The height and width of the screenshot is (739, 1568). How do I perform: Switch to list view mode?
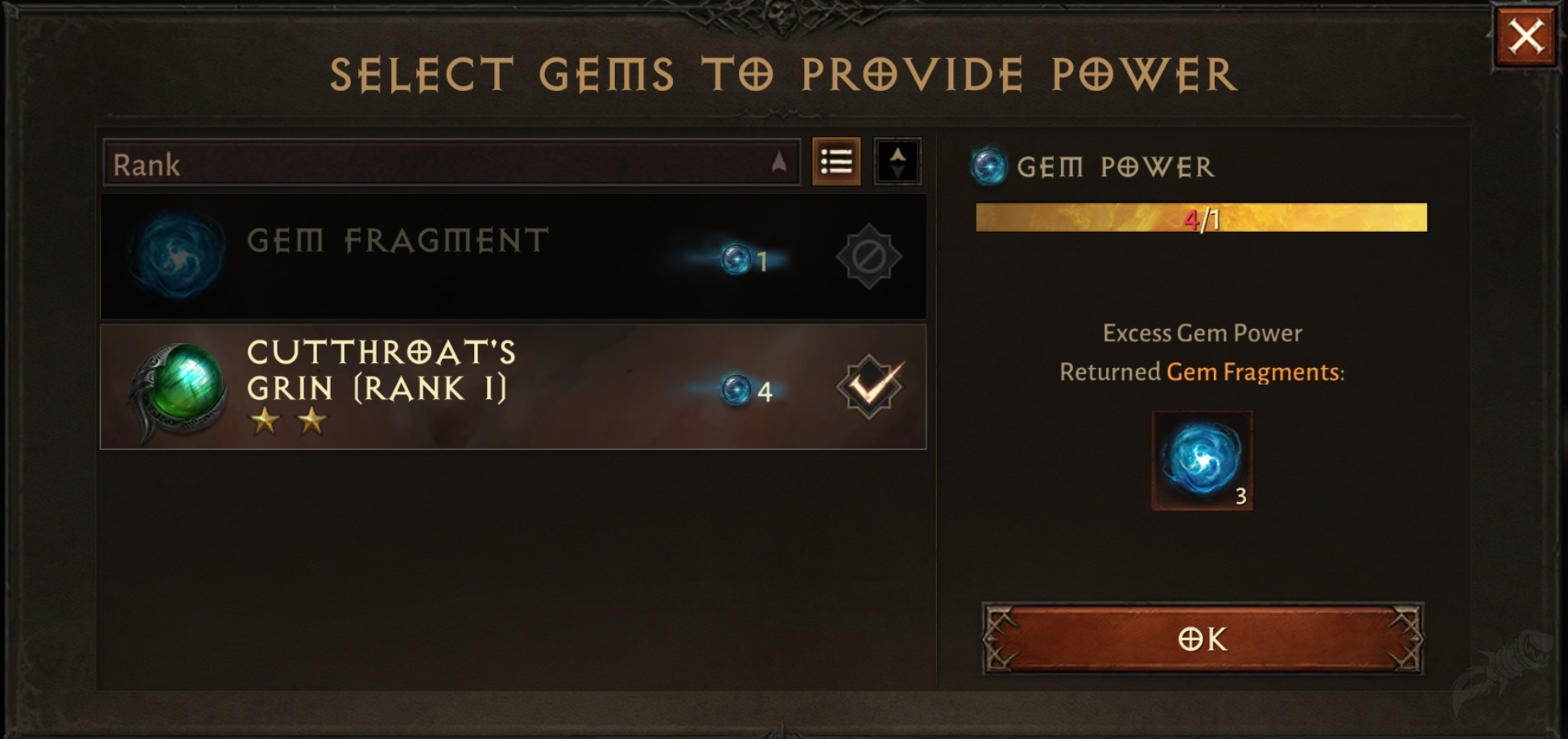coord(837,163)
